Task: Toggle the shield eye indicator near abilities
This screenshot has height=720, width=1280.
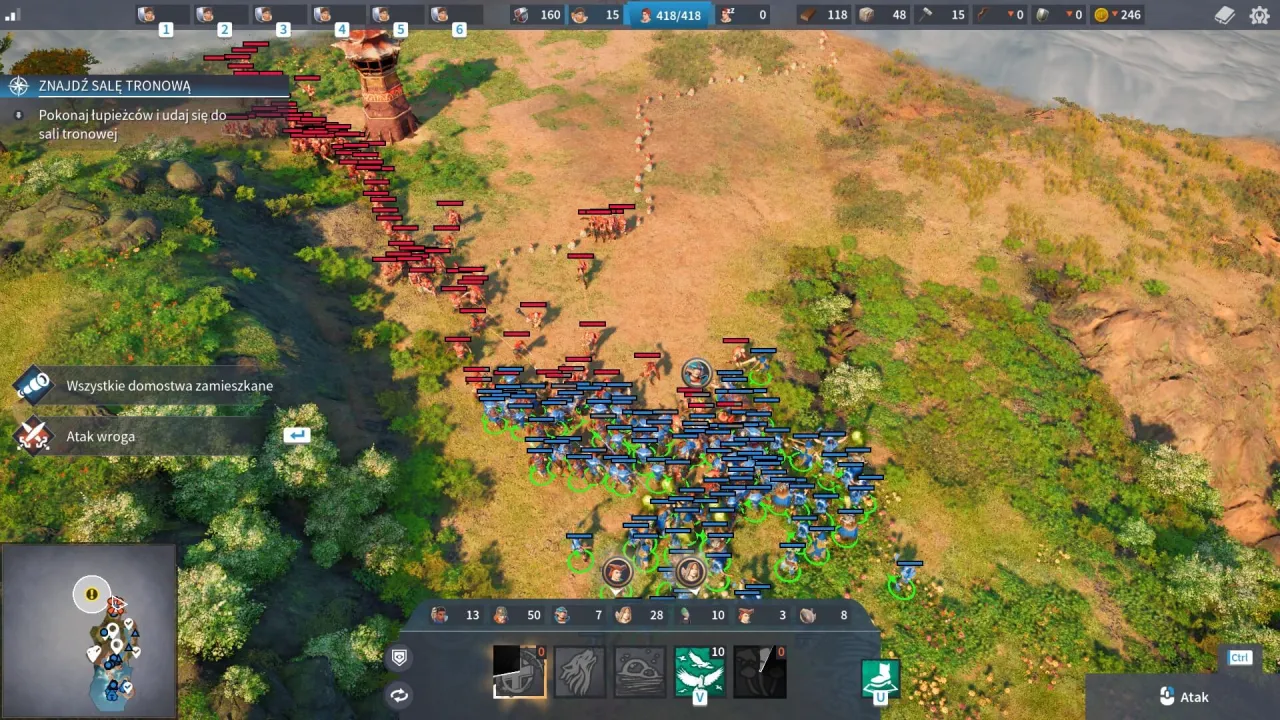Action: [x=398, y=657]
